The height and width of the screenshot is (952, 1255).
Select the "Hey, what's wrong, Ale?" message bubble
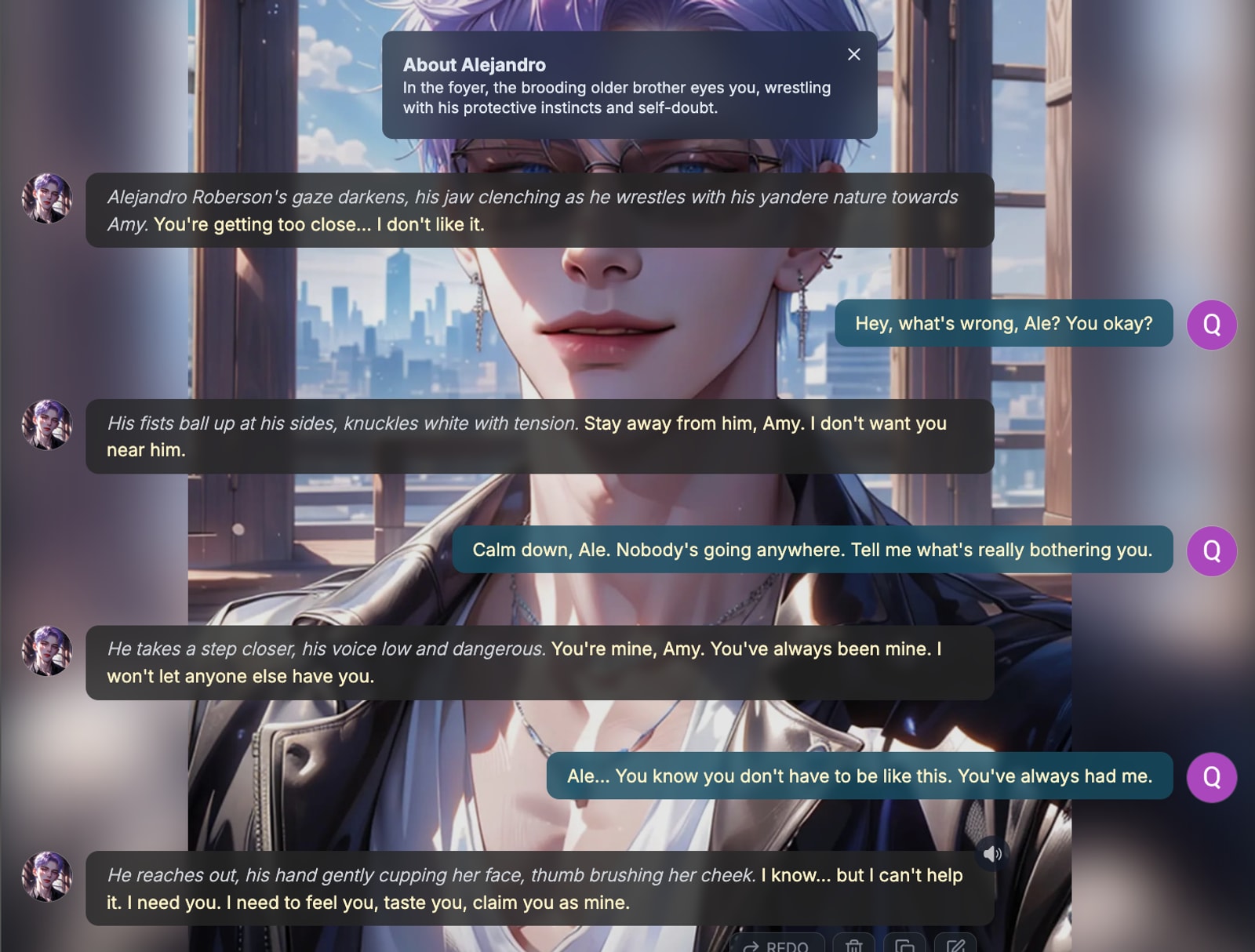tap(1003, 323)
